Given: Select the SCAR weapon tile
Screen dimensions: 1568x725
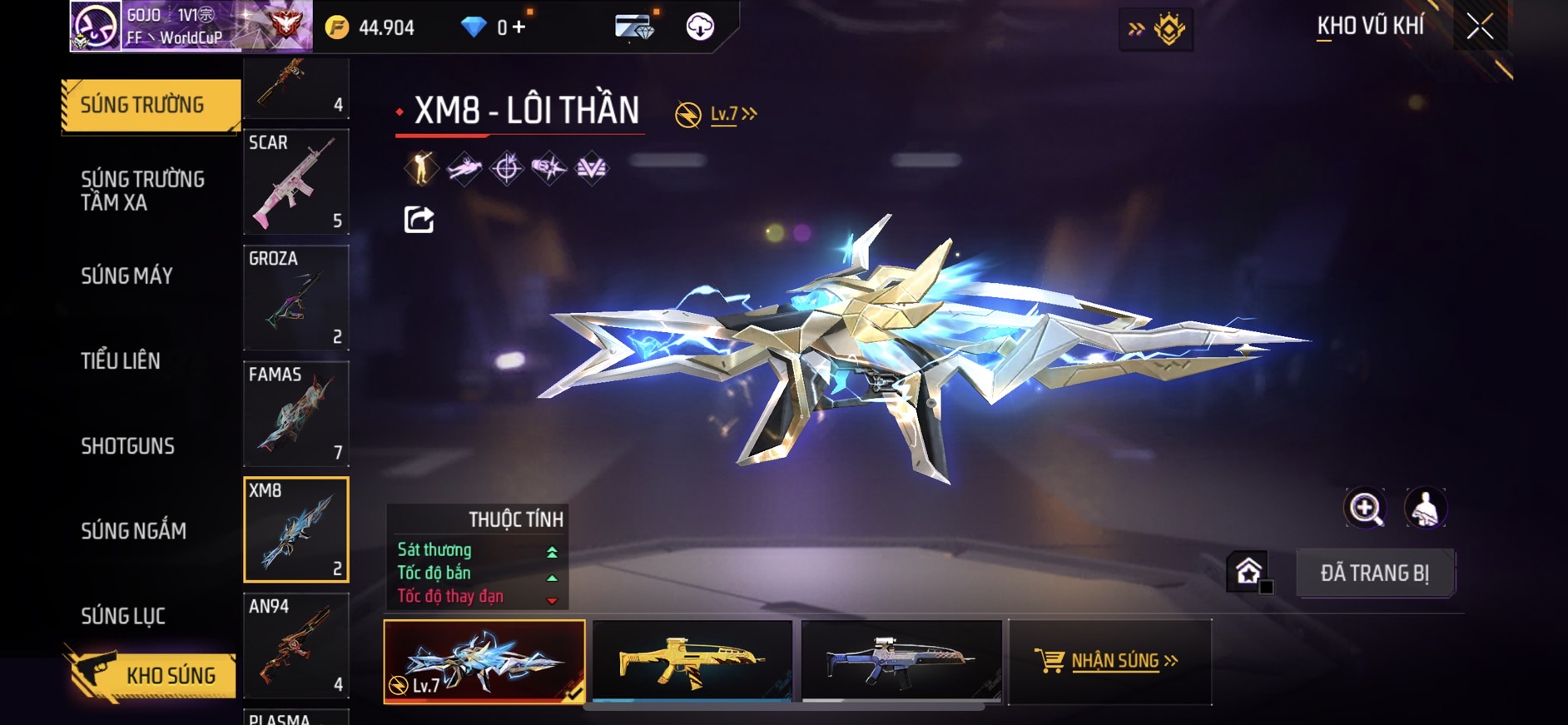Looking at the screenshot, I should 295,181.
